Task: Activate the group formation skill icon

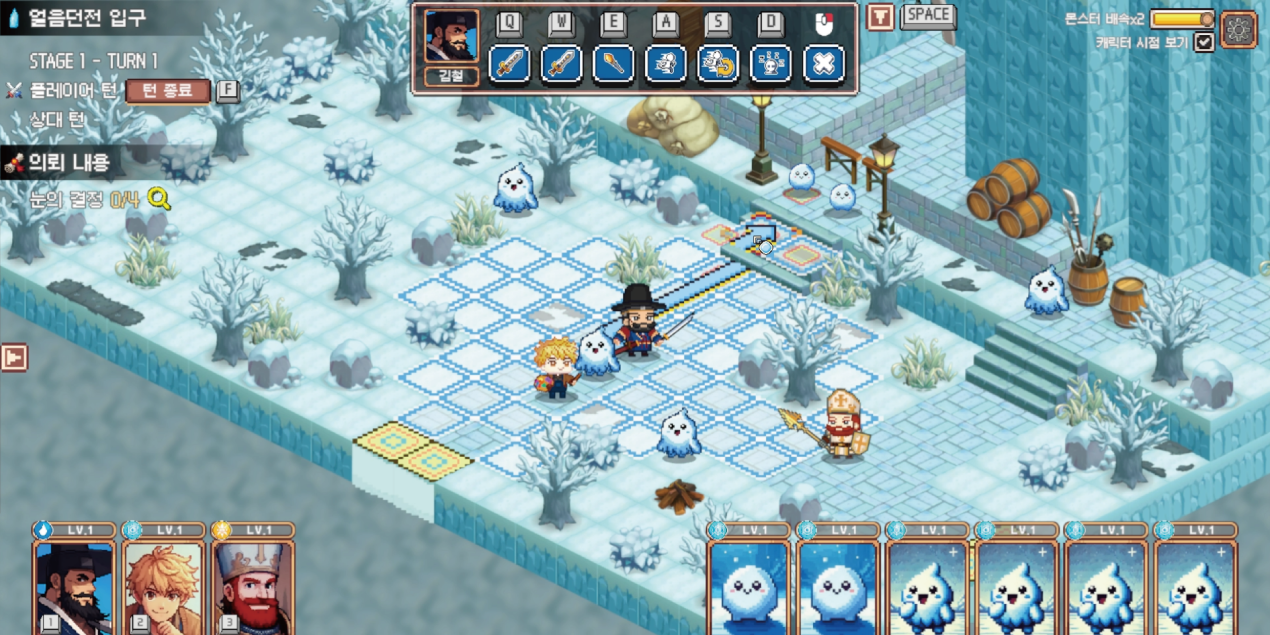Action: (771, 63)
